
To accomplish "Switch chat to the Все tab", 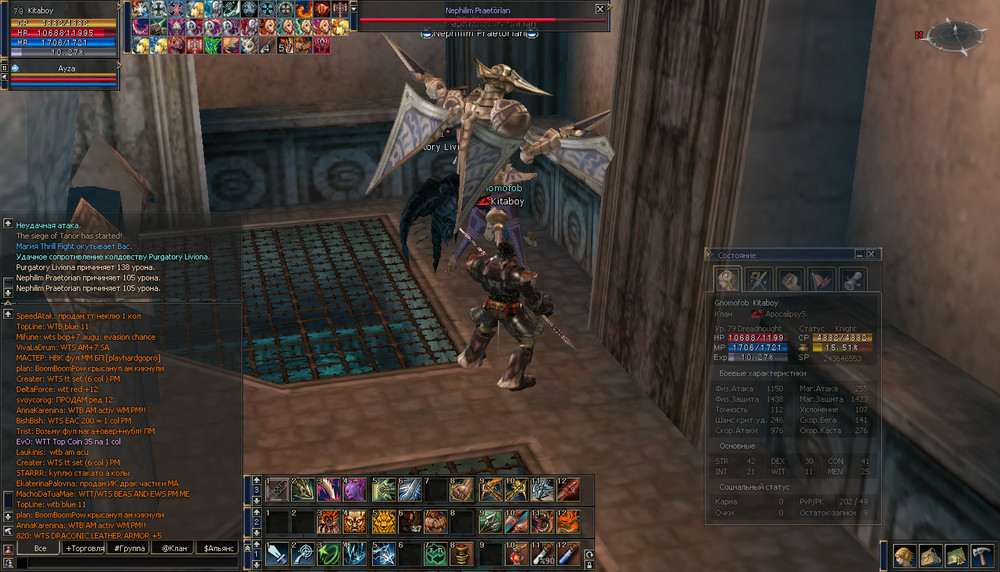I will click(40, 548).
